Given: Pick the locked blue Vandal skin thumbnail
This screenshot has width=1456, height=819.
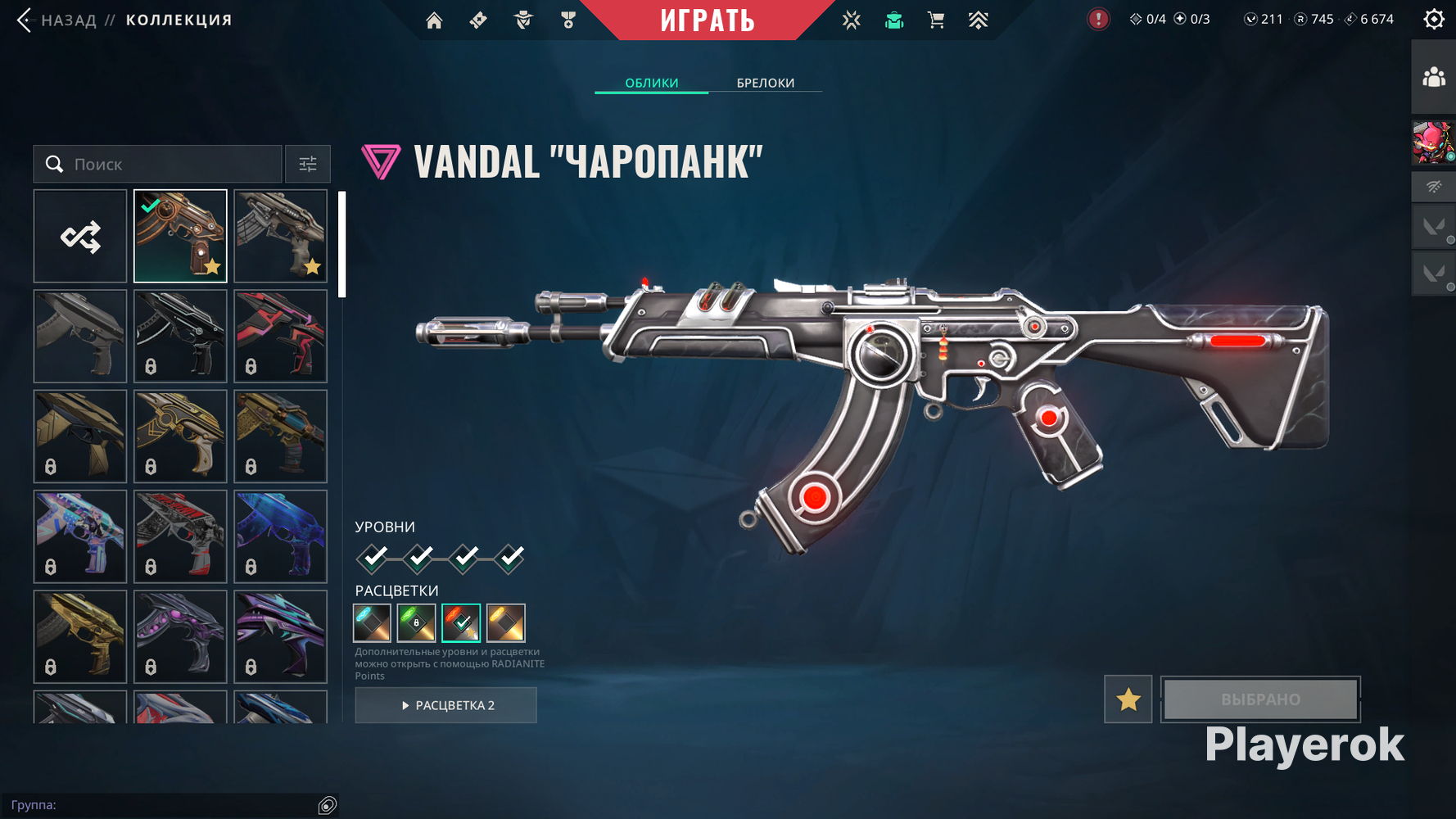Looking at the screenshot, I should pyautogui.click(x=280, y=536).
